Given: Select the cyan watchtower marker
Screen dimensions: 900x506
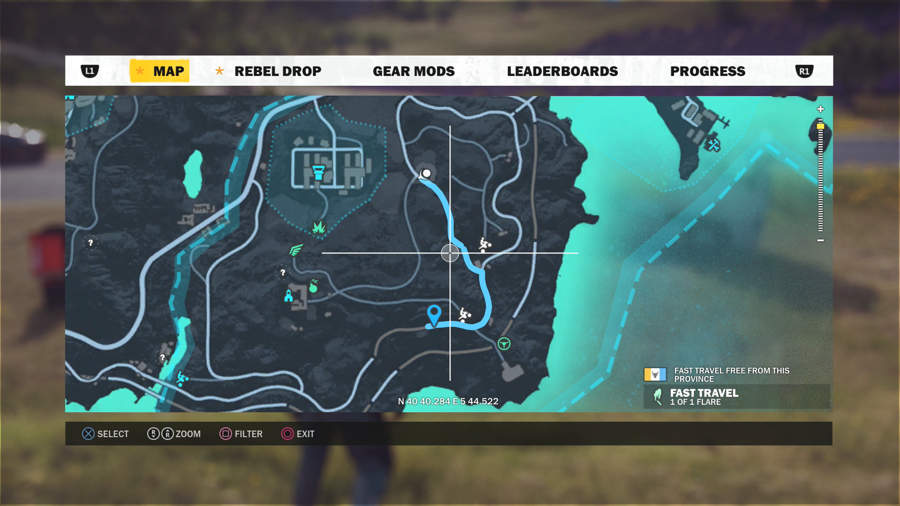Looking at the screenshot, I should [289, 295].
